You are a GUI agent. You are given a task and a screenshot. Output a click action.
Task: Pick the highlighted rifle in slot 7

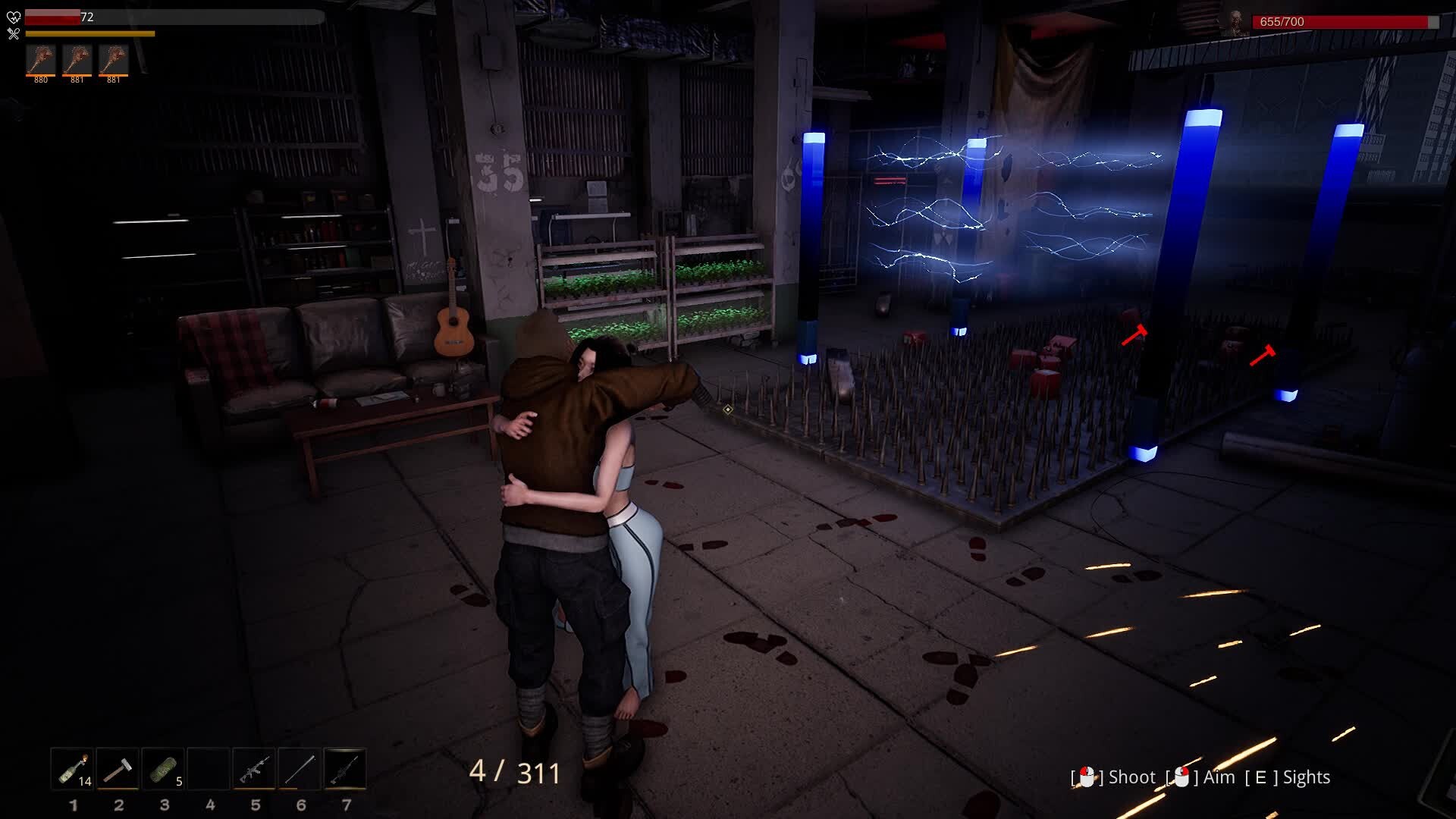tap(346, 769)
